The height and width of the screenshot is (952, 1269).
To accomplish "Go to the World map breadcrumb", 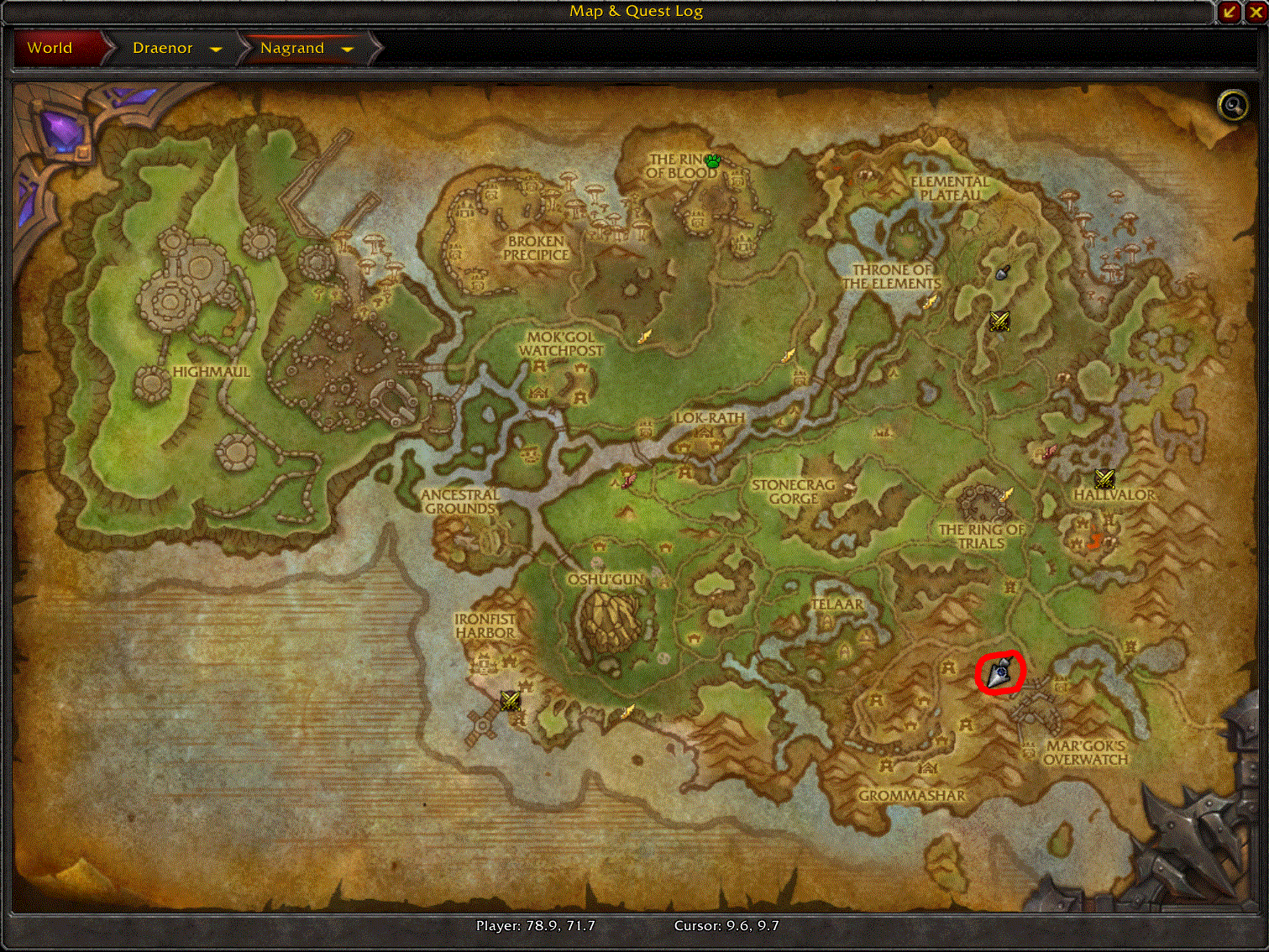I will [x=50, y=48].
